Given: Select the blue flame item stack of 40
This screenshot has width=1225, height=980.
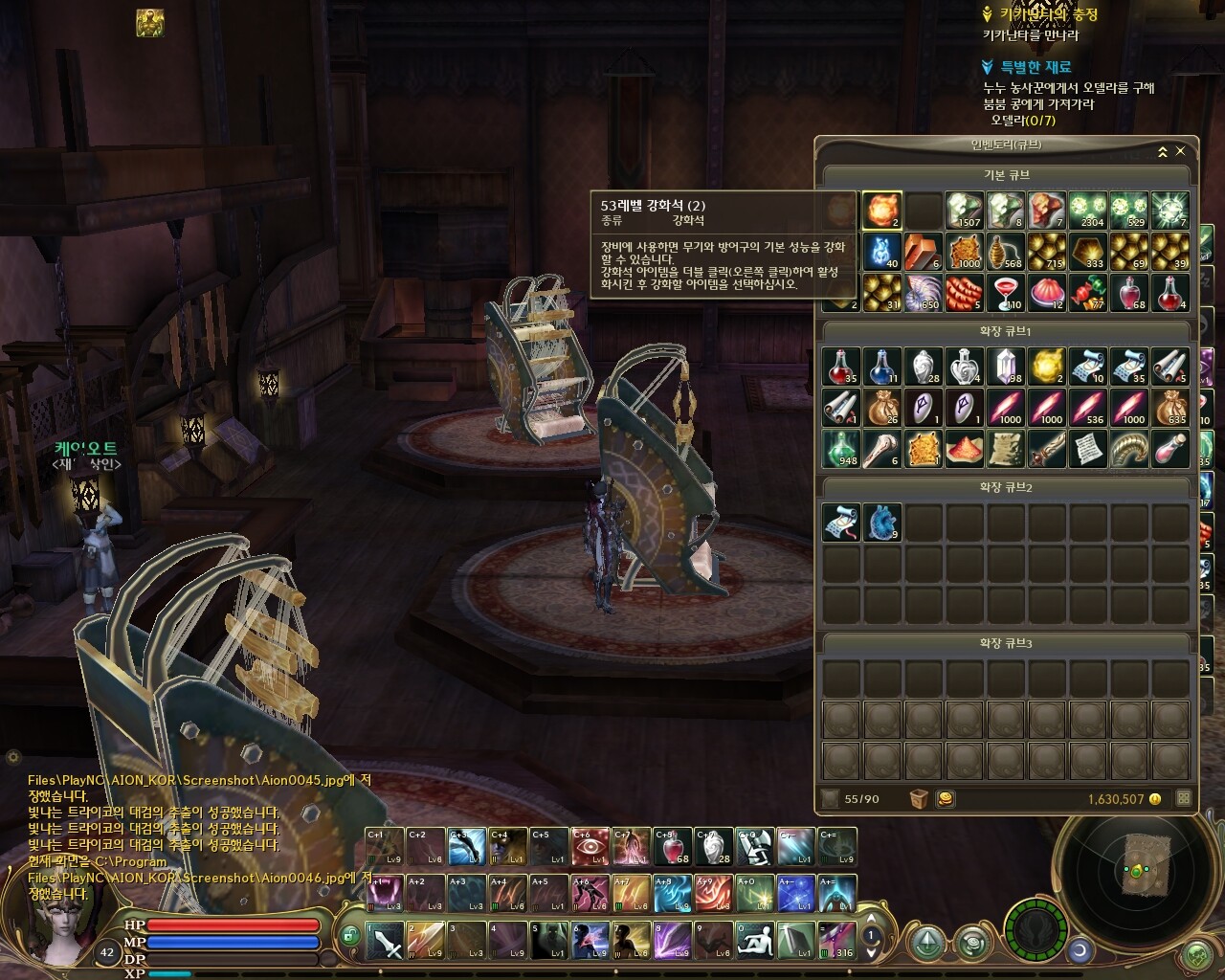Looking at the screenshot, I should click(882, 252).
